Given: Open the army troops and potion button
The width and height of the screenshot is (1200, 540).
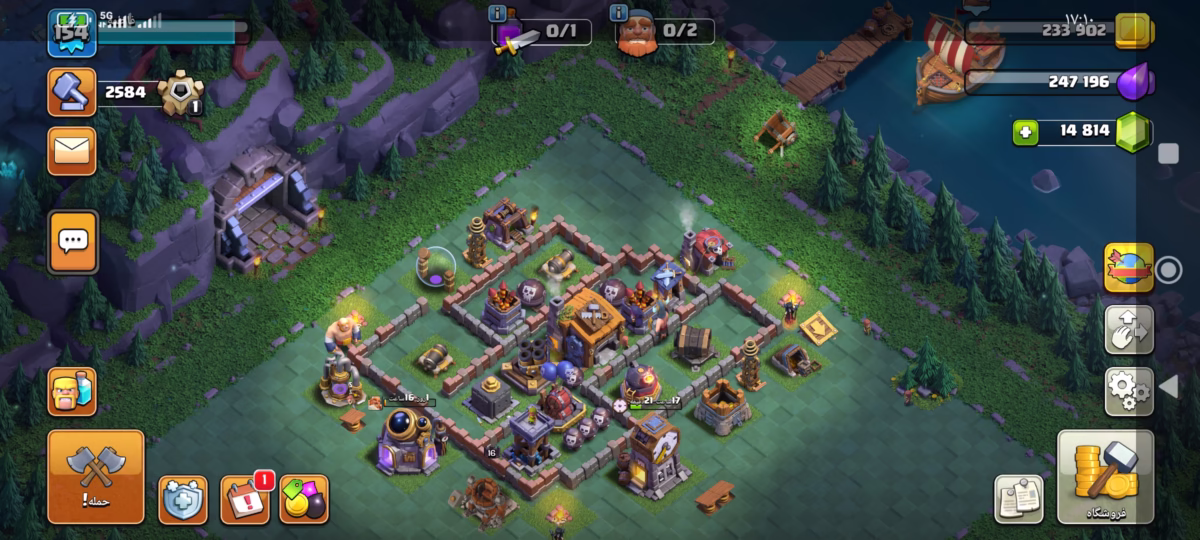Looking at the screenshot, I should (72, 391).
